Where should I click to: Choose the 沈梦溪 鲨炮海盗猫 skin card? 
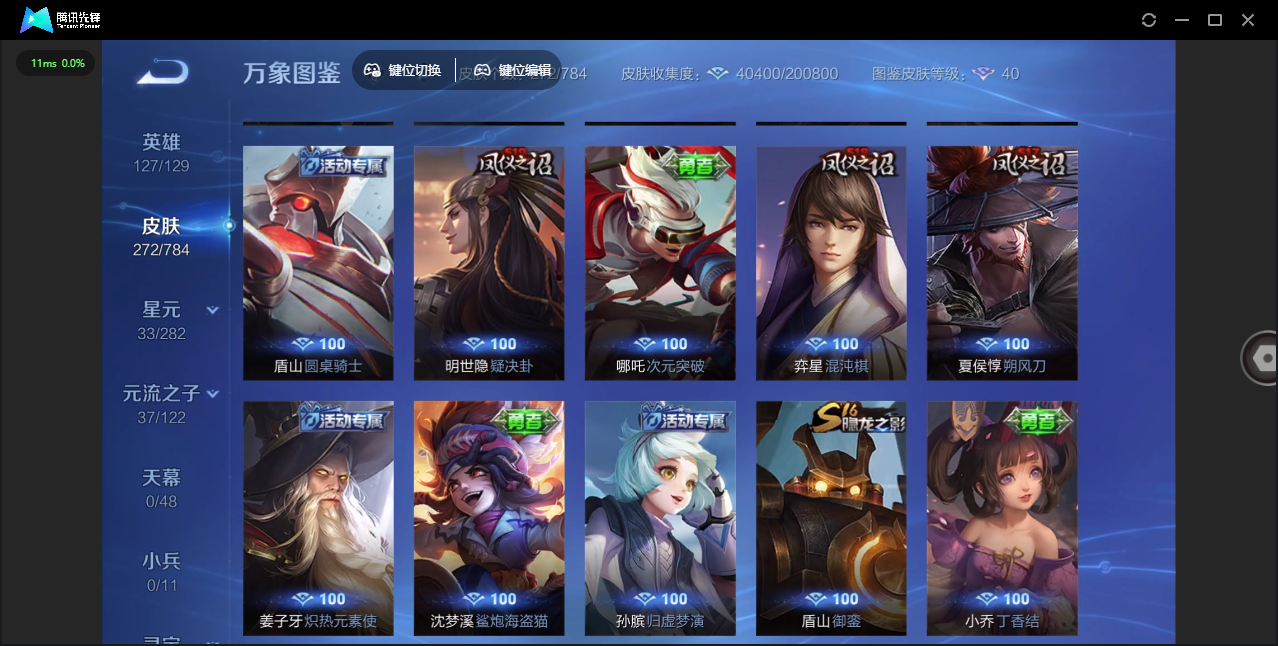coord(489,518)
